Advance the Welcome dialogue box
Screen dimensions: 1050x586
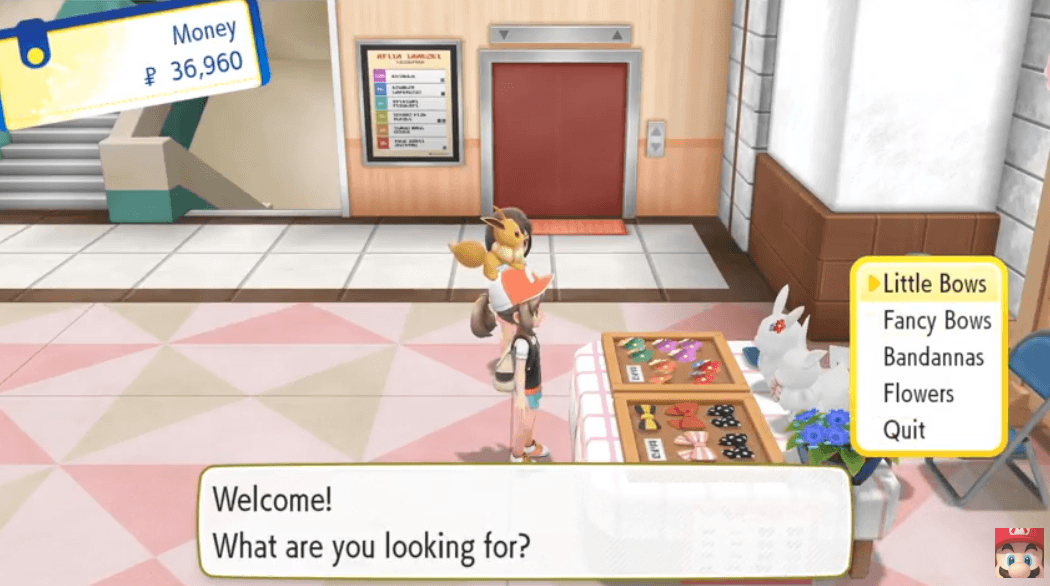click(523, 522)
